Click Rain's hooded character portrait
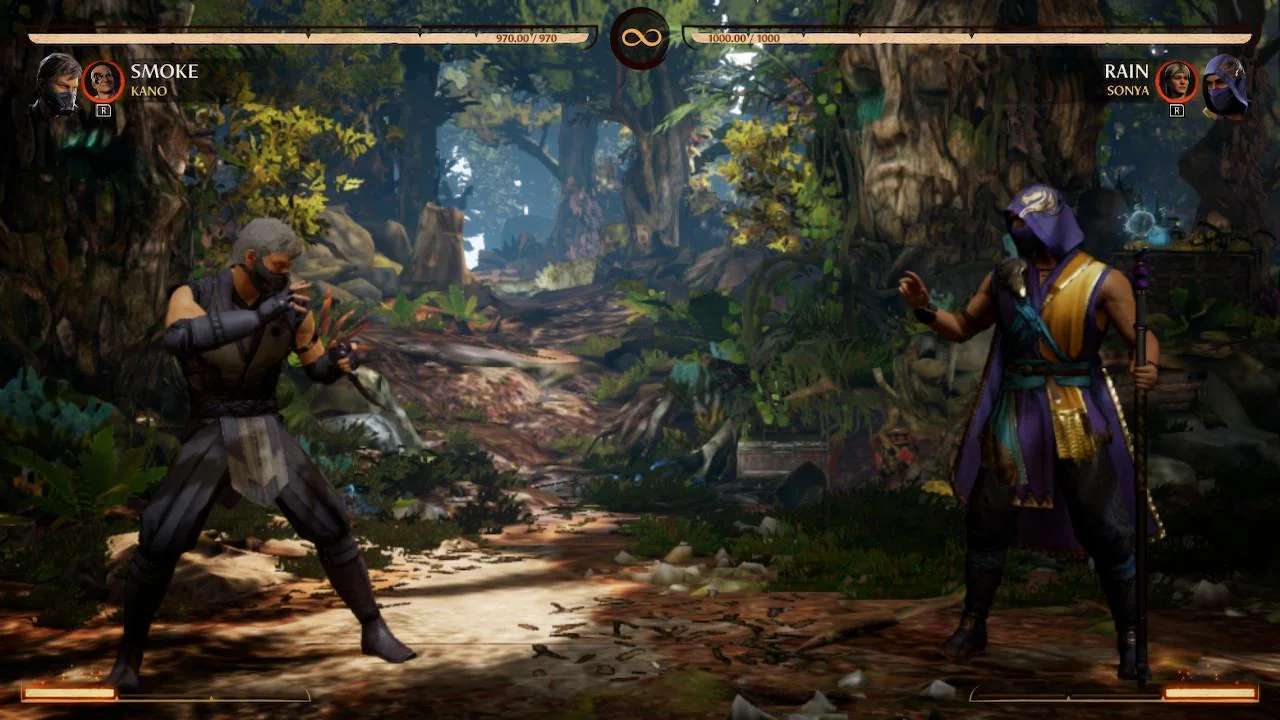Image resolution: width=1280 pixels, height=720 pixels. click(1224, 84)
